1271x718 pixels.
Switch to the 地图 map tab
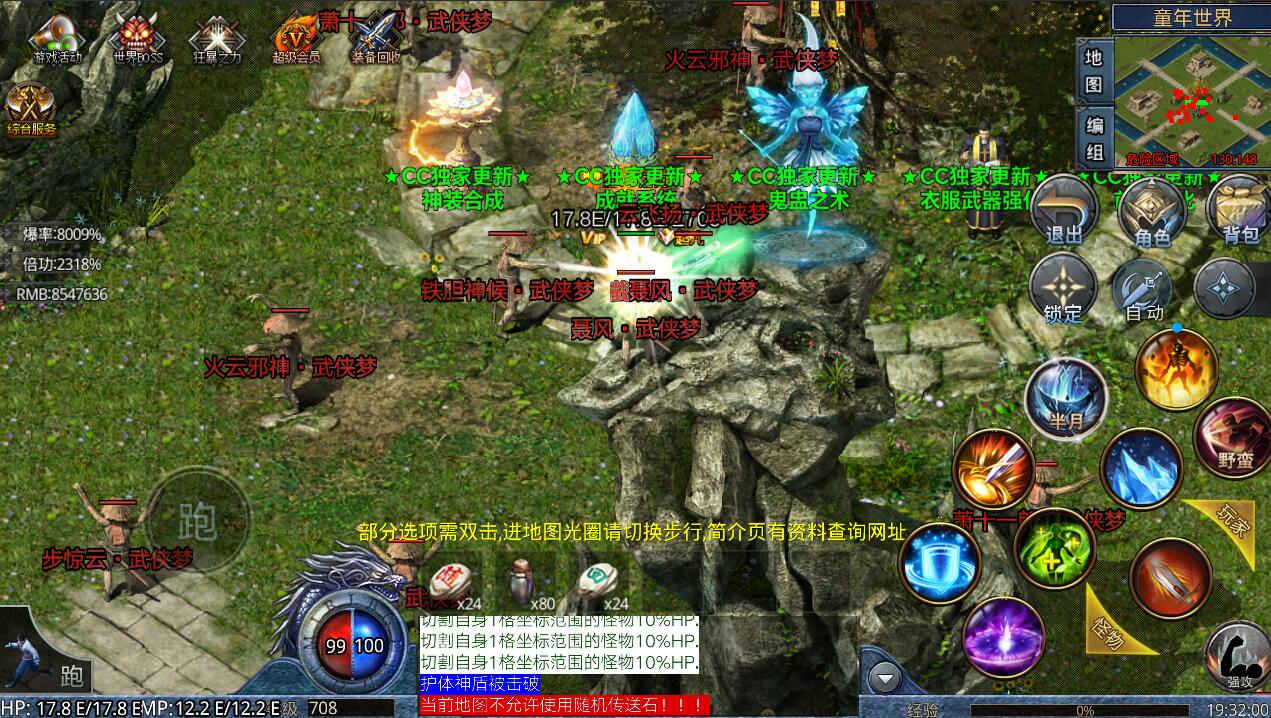[x=1094, y=71]
